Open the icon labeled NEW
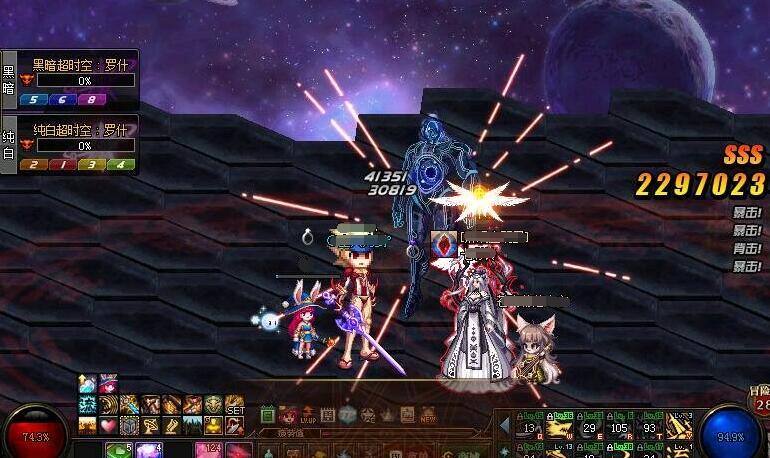This screenshot has height=458, width=770. point(427,414)
